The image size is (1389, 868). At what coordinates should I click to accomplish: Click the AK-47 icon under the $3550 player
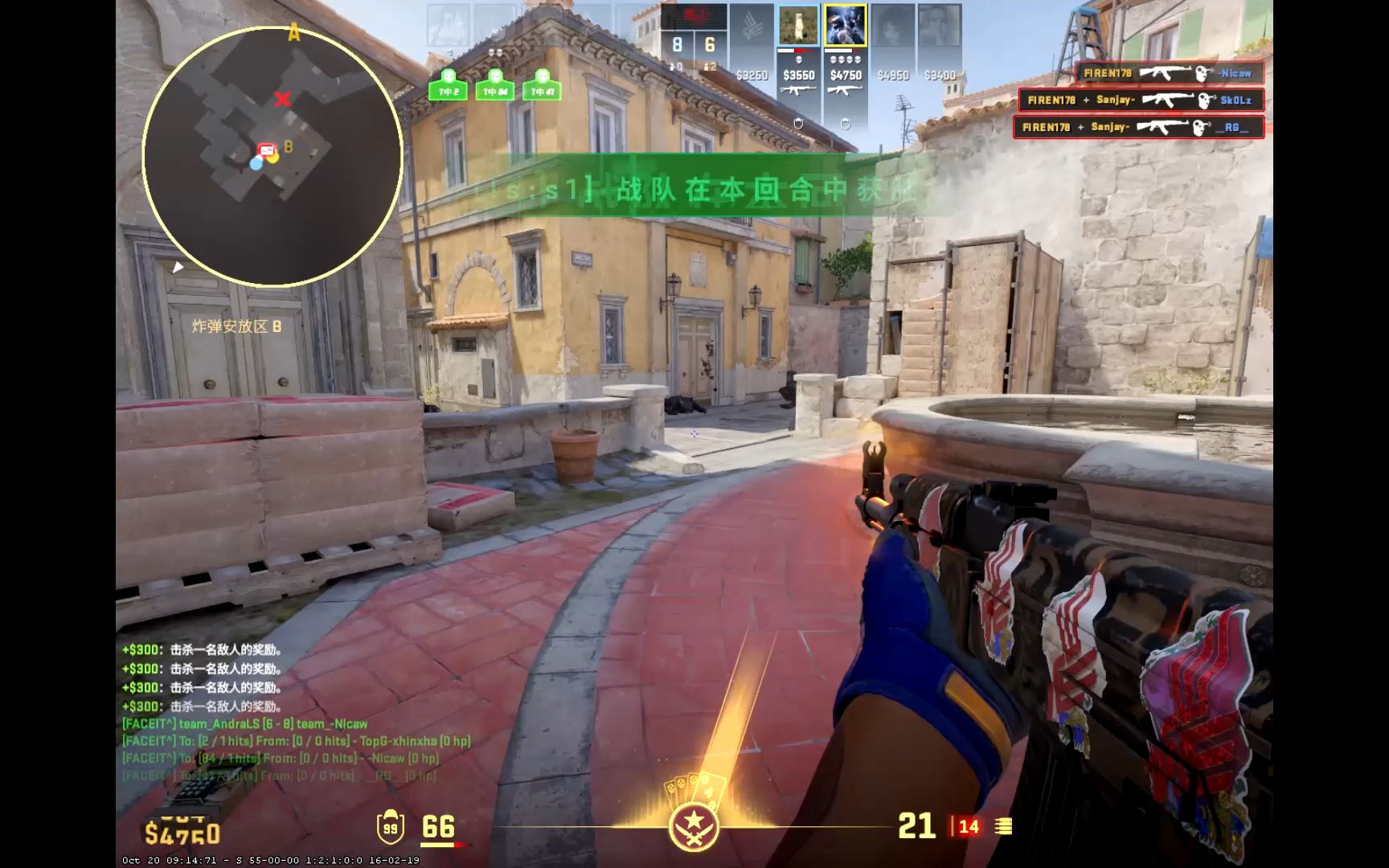tap(798, 91)
